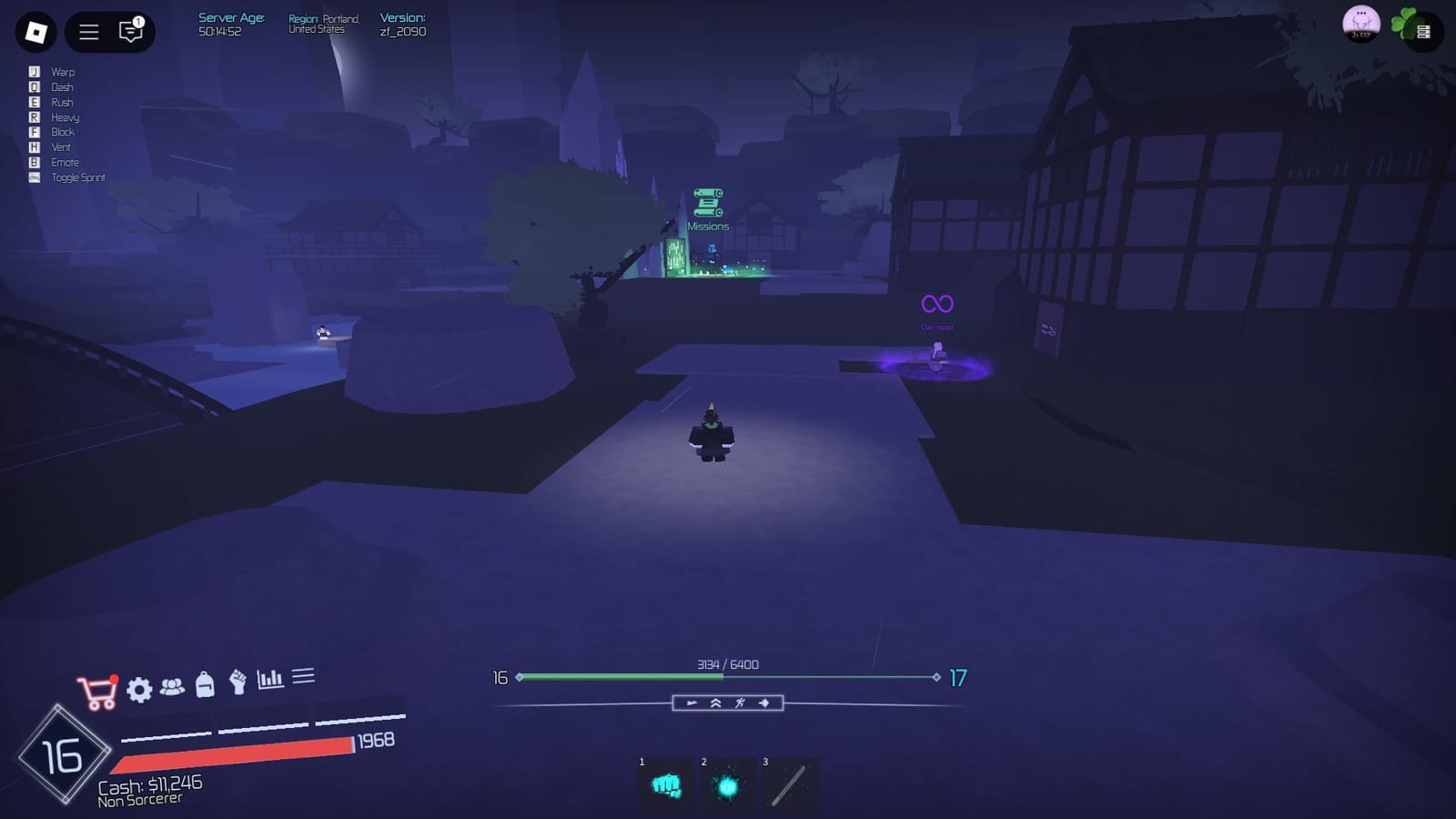Expand the hamburger menu next to the Roblox logo
This screenshot has width=1456, height=819.
coord(88,32)
